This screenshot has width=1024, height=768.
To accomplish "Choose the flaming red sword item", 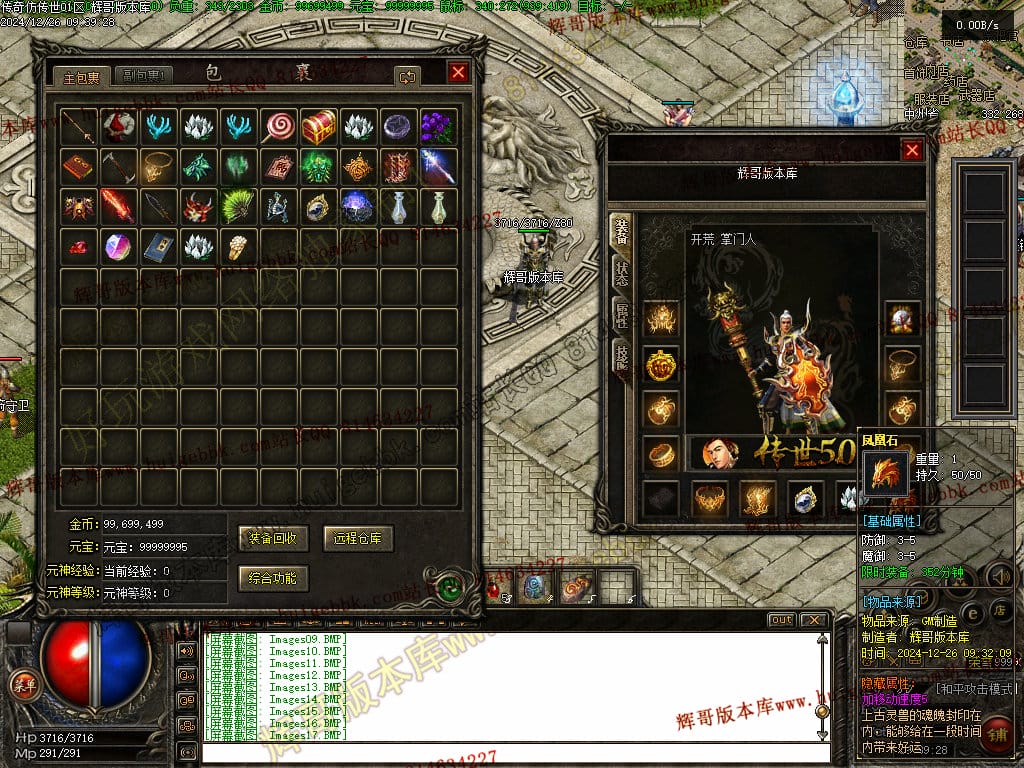I will pyautogui.click(x=118, y=206).
